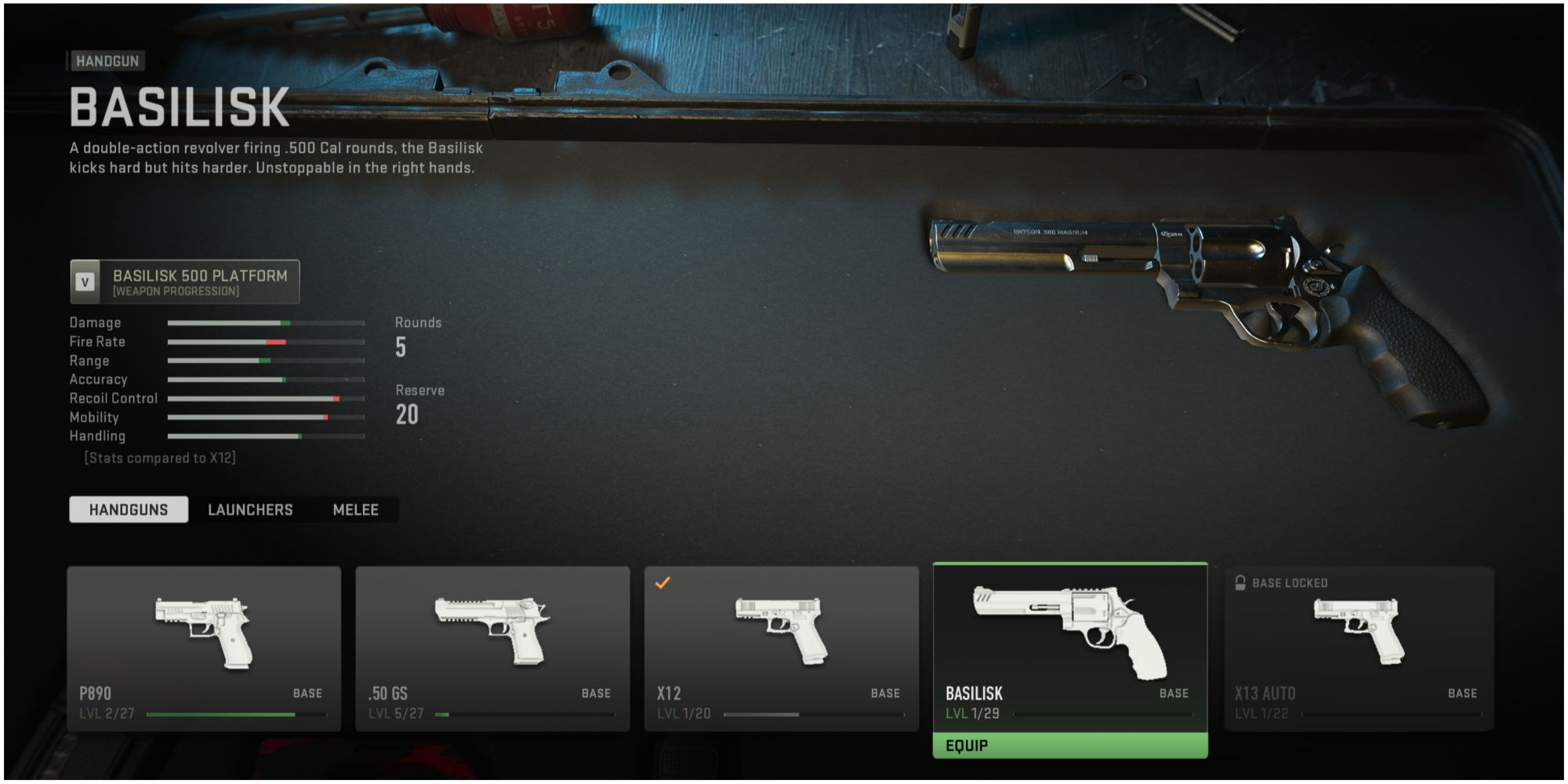The image size is (1568, 784).
Task: Click the lock icon on the X13 Auto card
Action: click(x=1240, y=583)
